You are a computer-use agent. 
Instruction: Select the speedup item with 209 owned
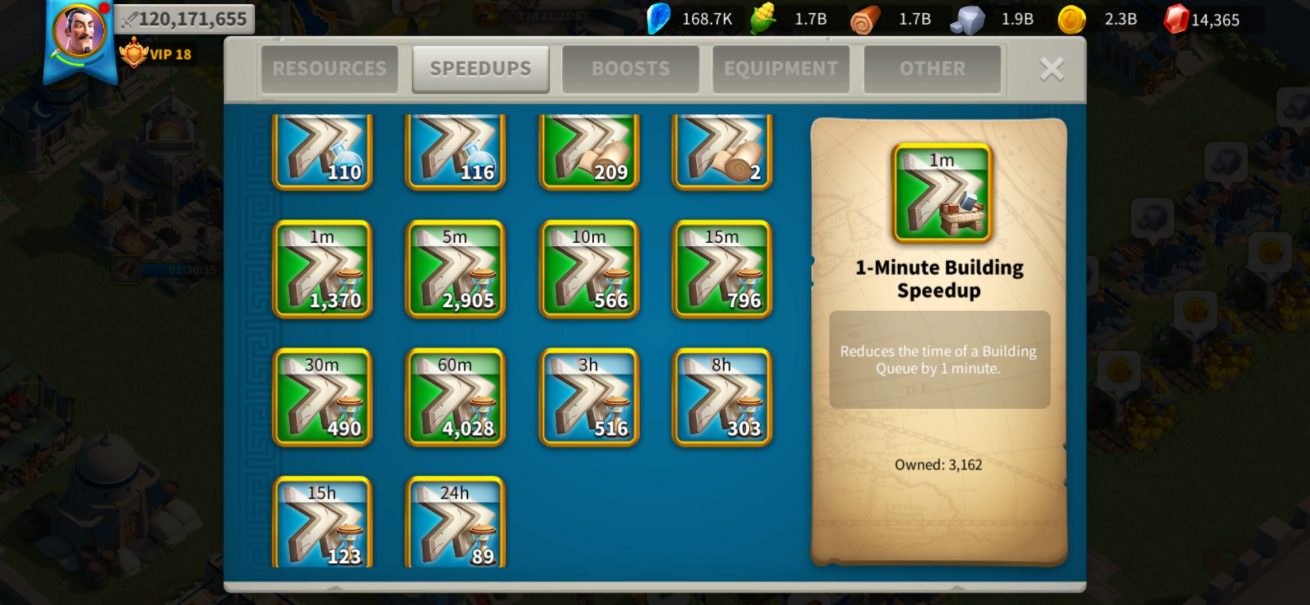point(589,150)
